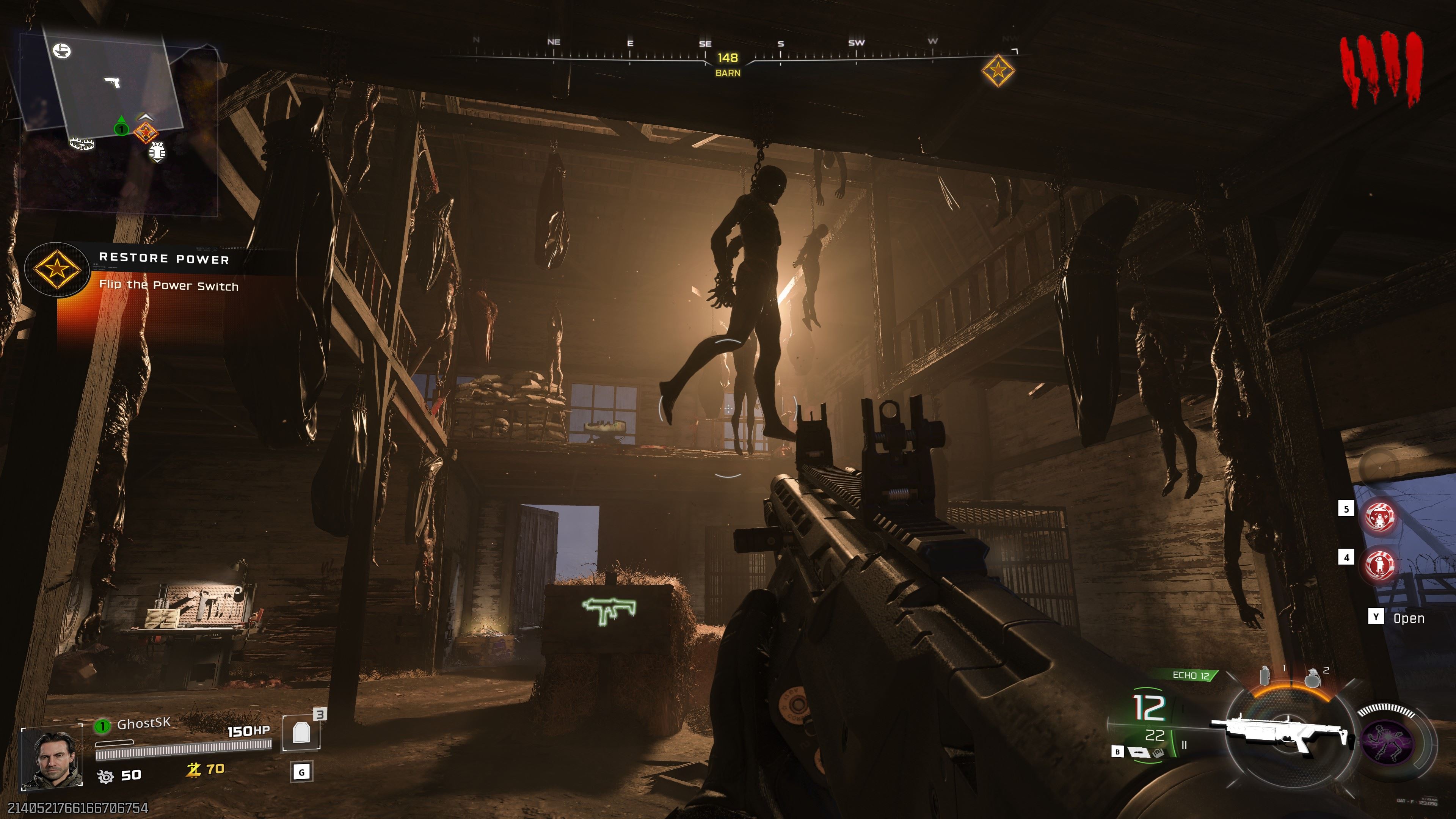Click the star objective marker on the compass
This screenshot has width=1456, height=819.
point(998,71)
